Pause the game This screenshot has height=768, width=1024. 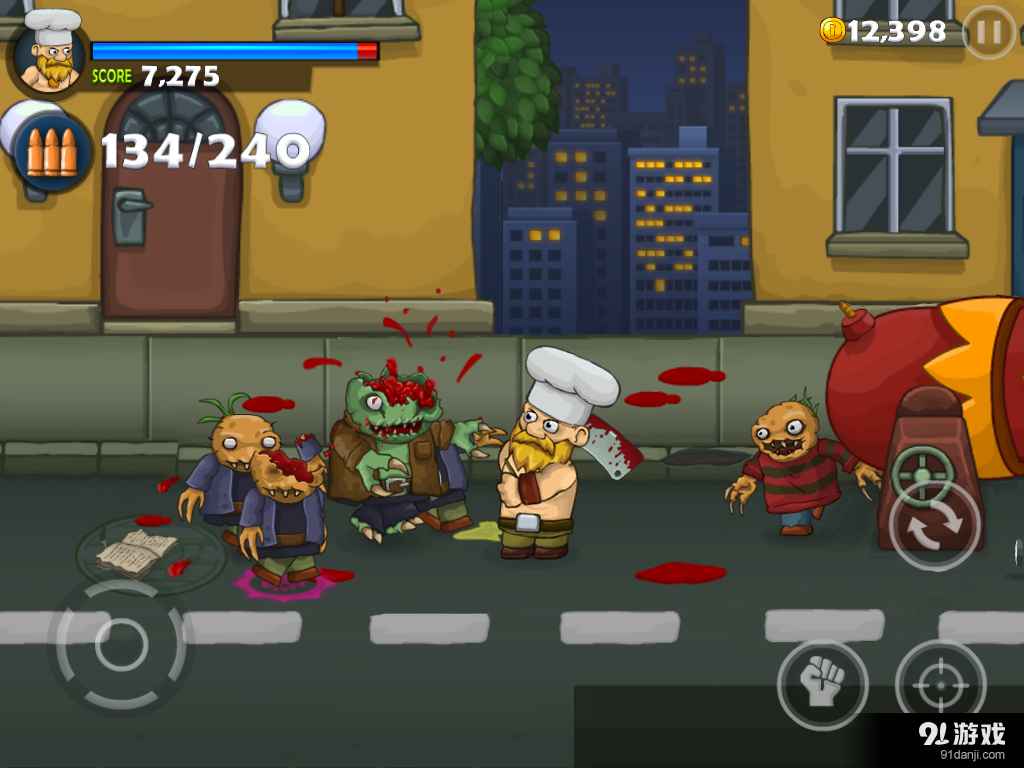click(x=988, y=33)
